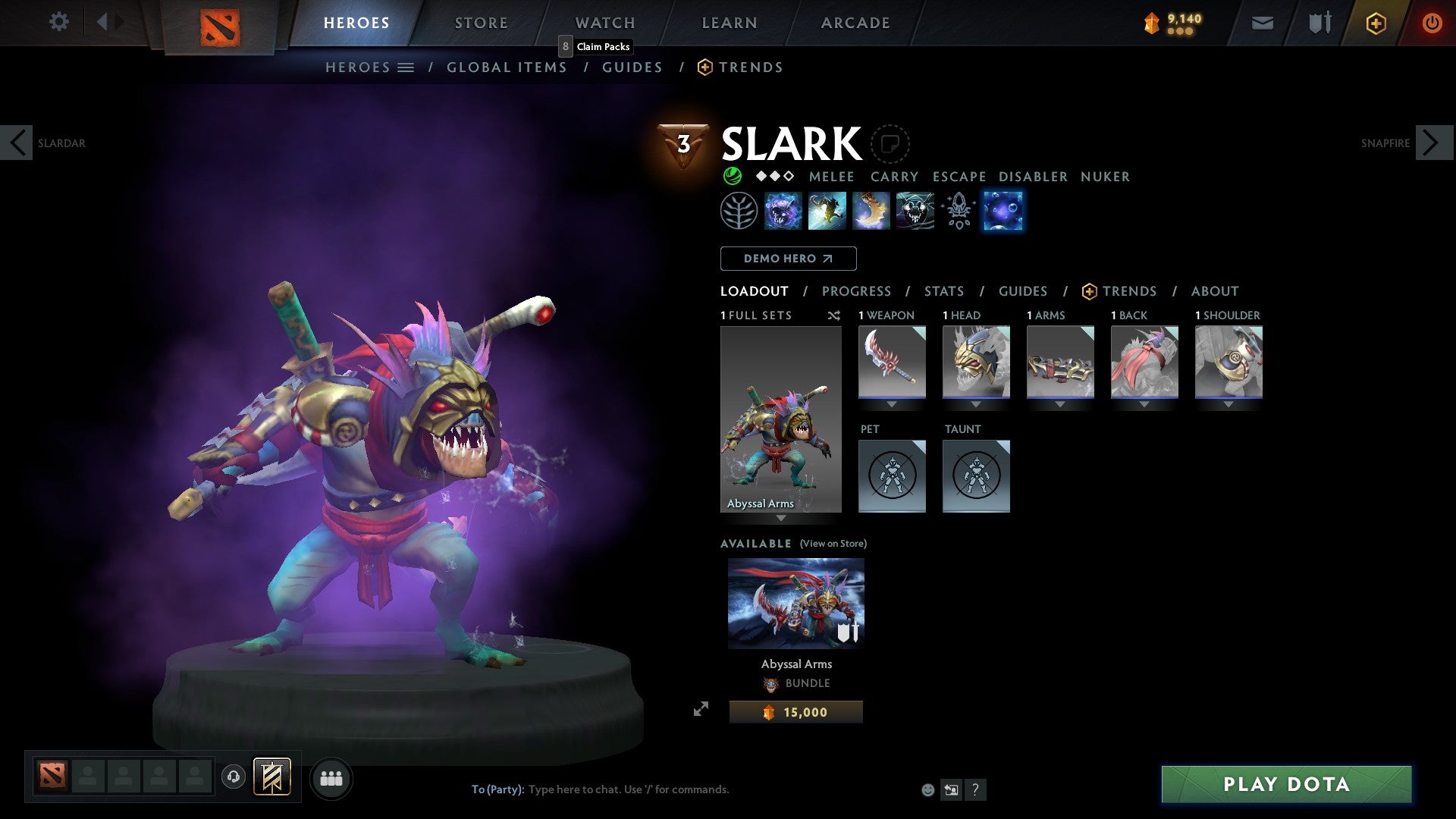1456x819 pixels.
Task: Select the Essence Shift ability icon
Action: pyautogui.click(x=871, y=211)
